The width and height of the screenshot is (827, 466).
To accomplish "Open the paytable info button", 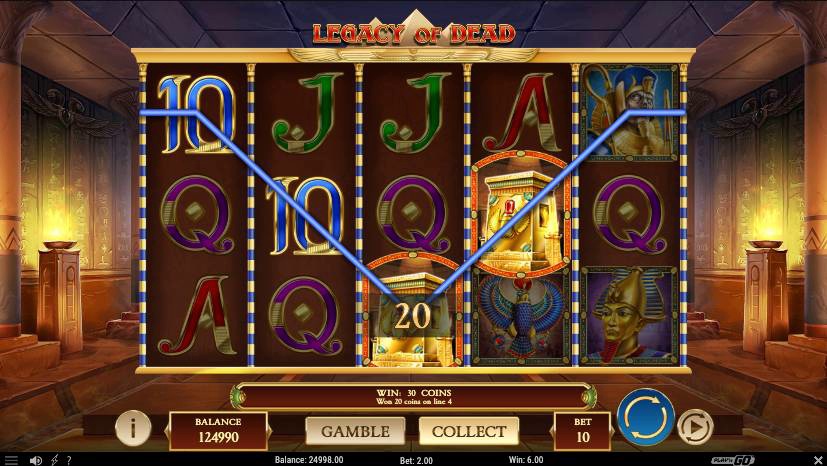I will pyautogui.click(x=132, y=428).
